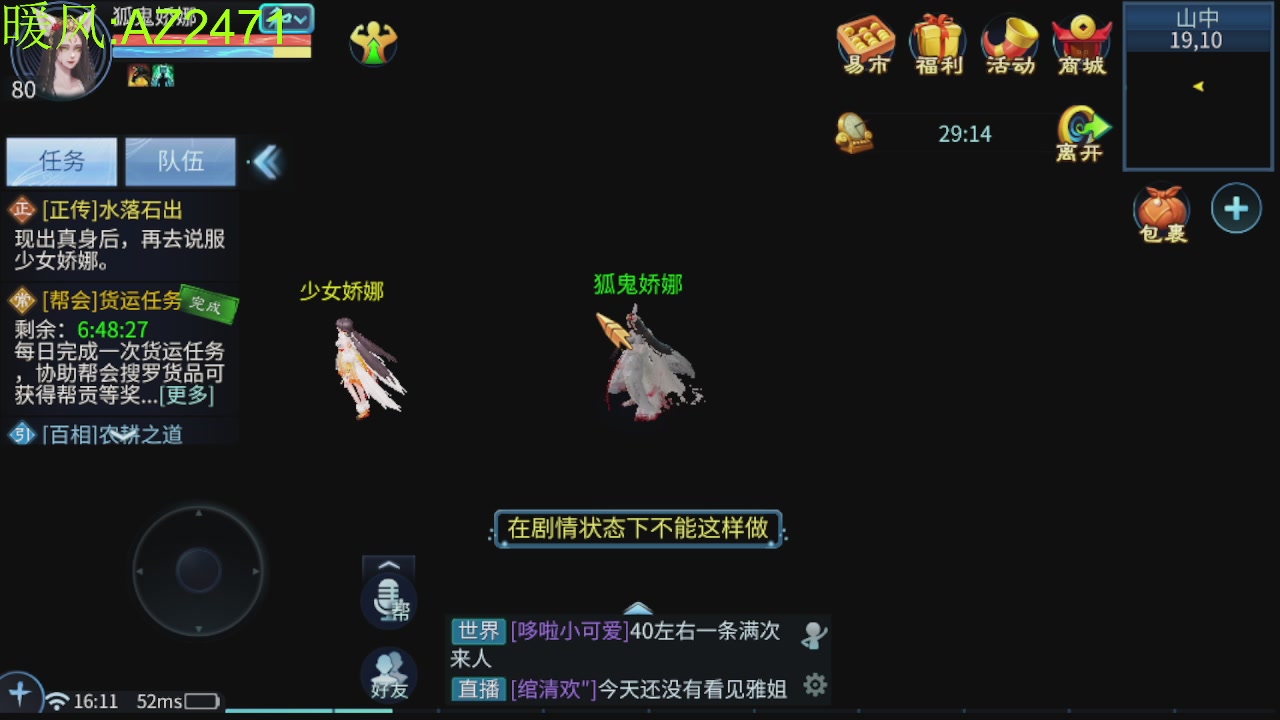1280x720 pixels.
Task: Collapse the quest panel with blue chevron
Action: coord(265,160)
